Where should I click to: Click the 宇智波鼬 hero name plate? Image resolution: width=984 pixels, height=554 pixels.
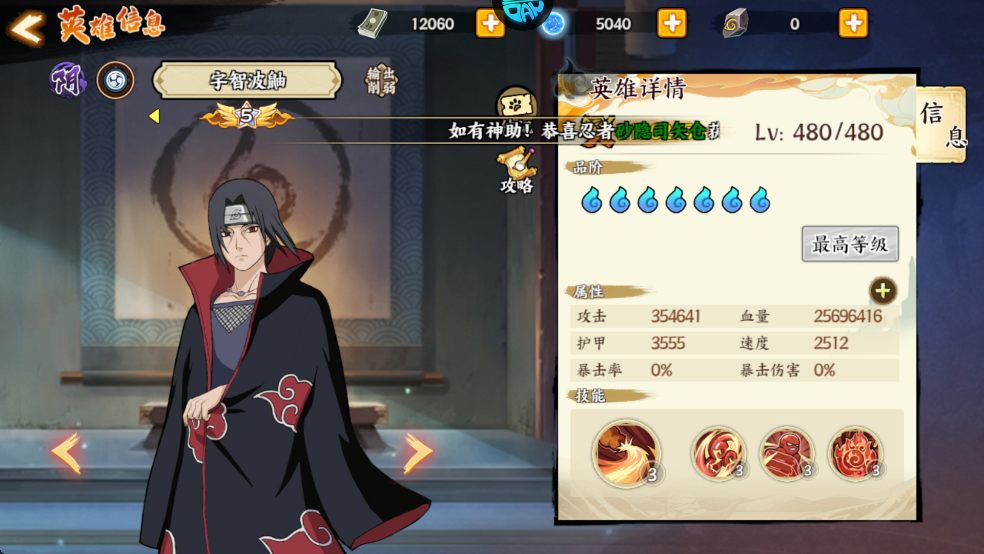coord(247,82)
